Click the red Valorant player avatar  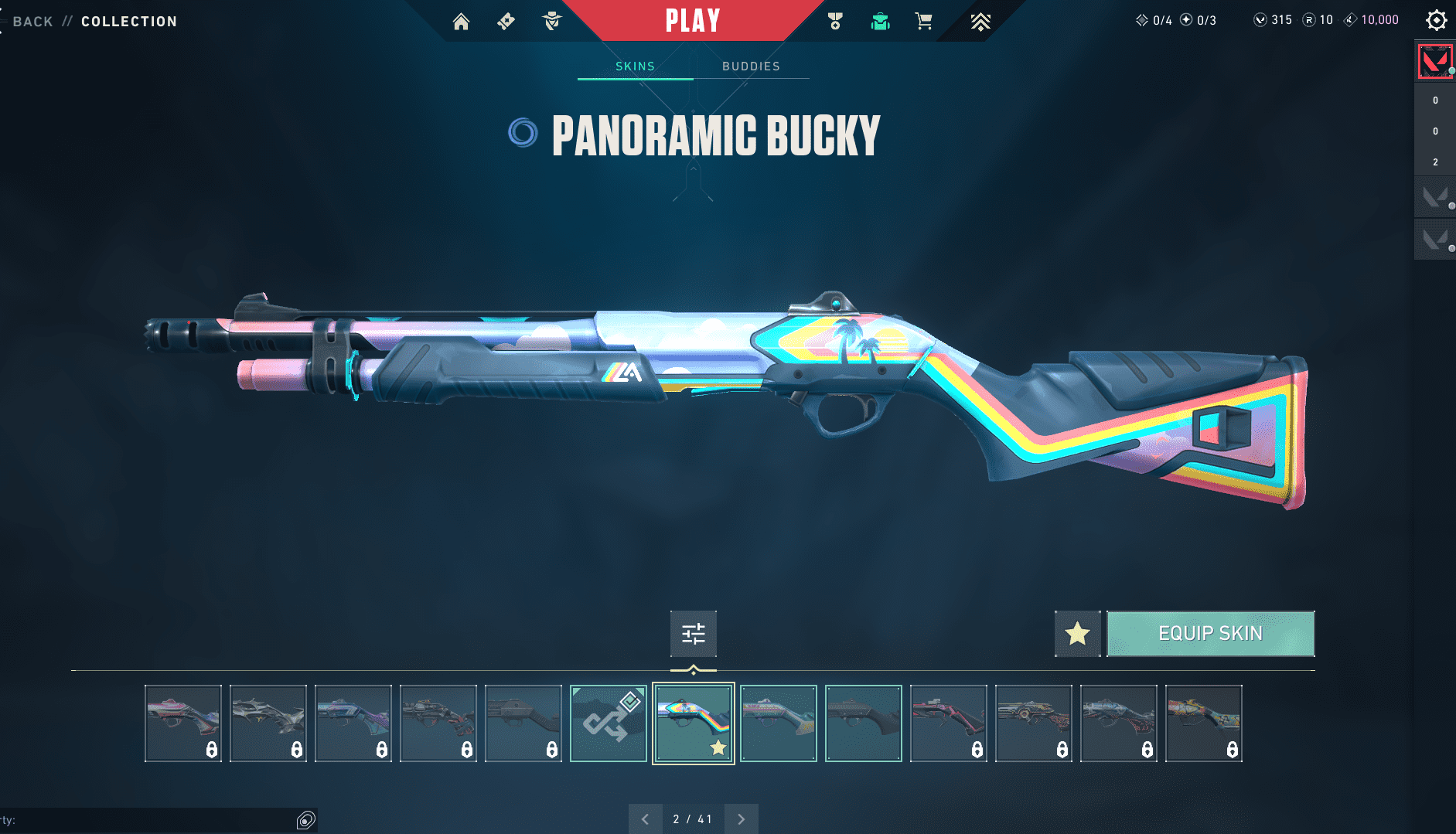tap(1434, 62)
